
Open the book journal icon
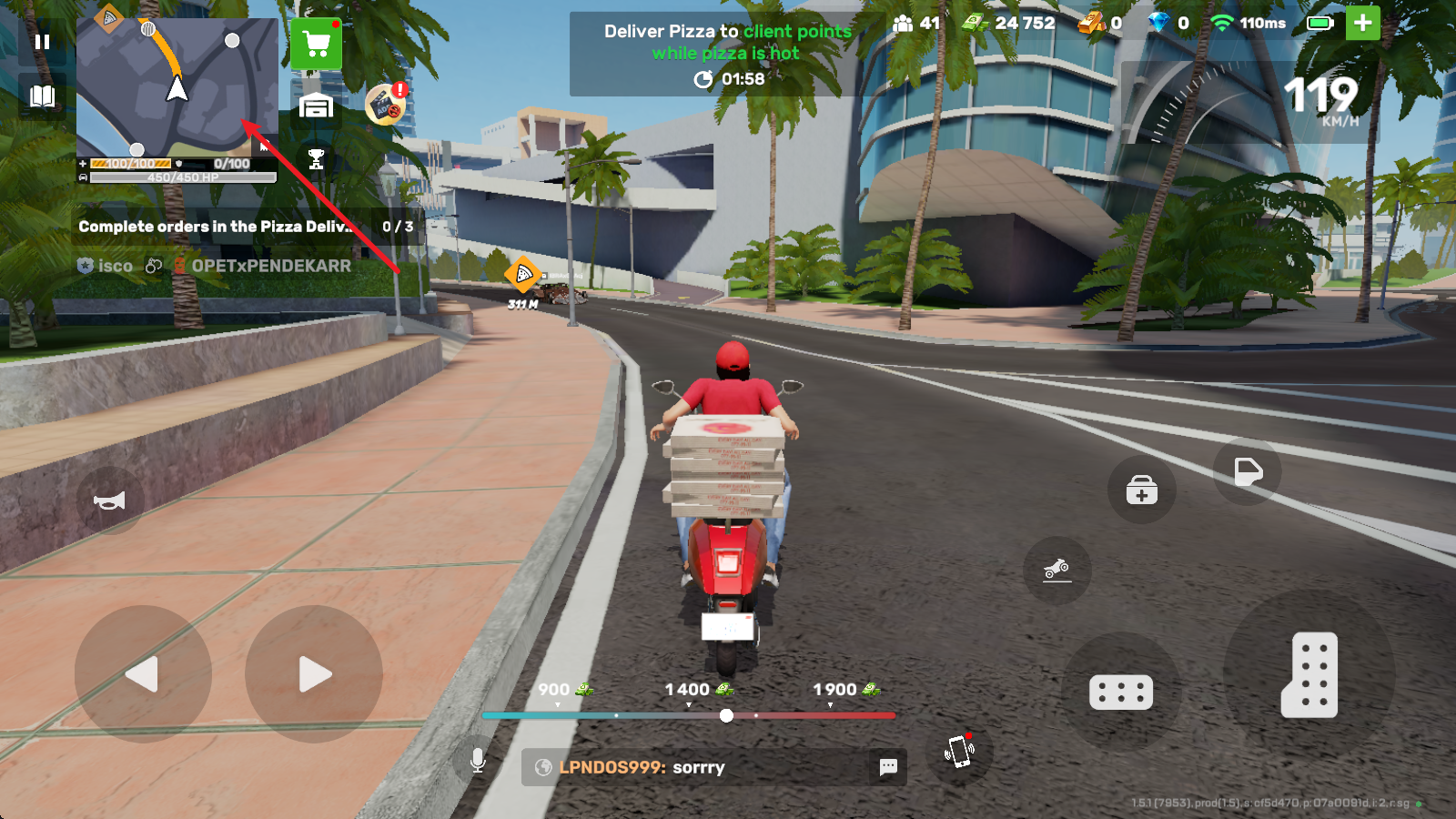click(42, 96)
